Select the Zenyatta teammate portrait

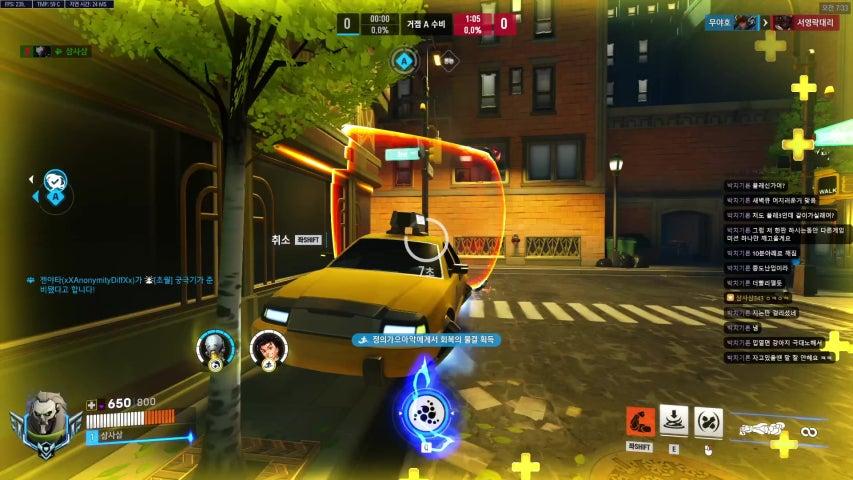pos(215,347)
